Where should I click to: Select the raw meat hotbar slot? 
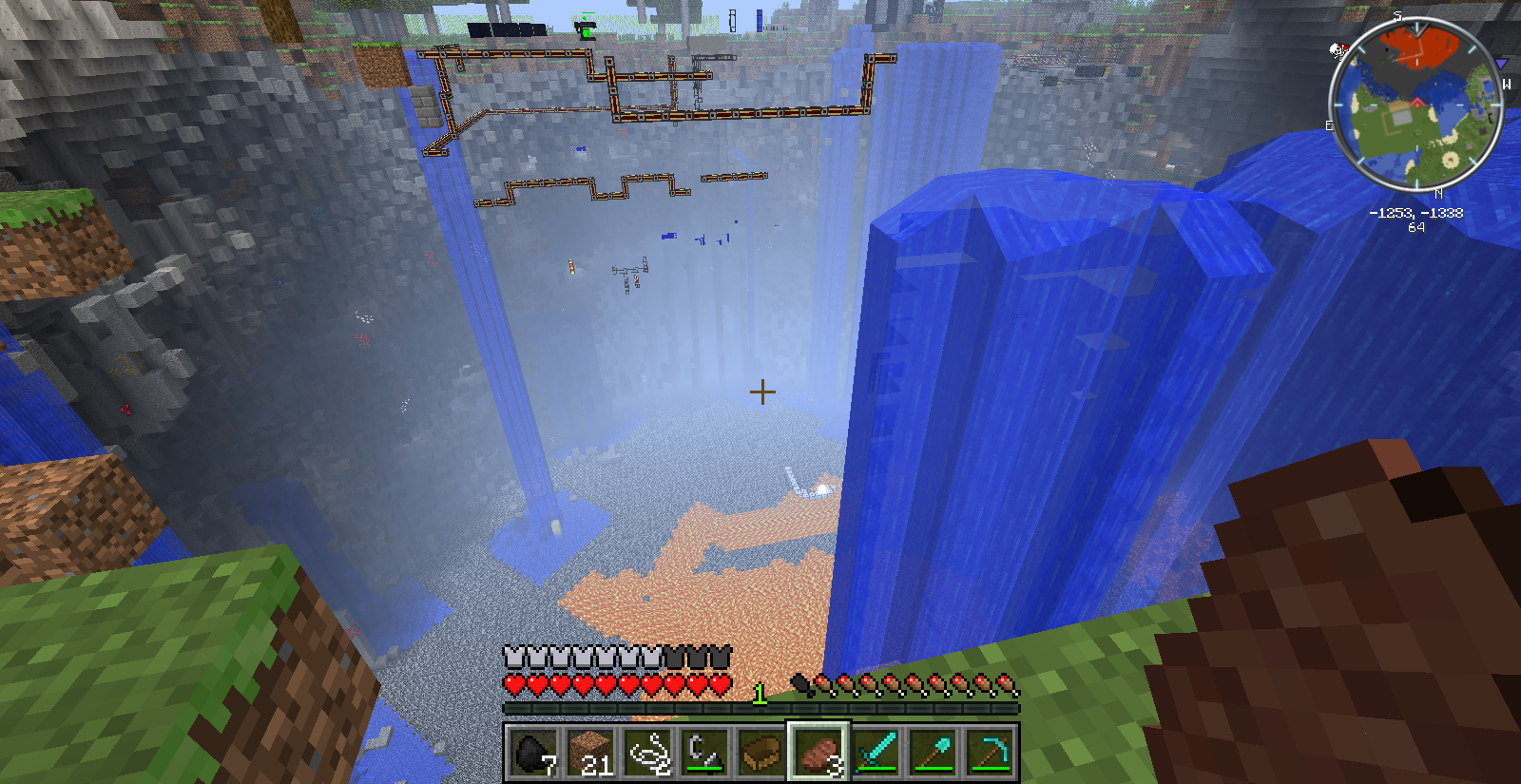point(818,753)
